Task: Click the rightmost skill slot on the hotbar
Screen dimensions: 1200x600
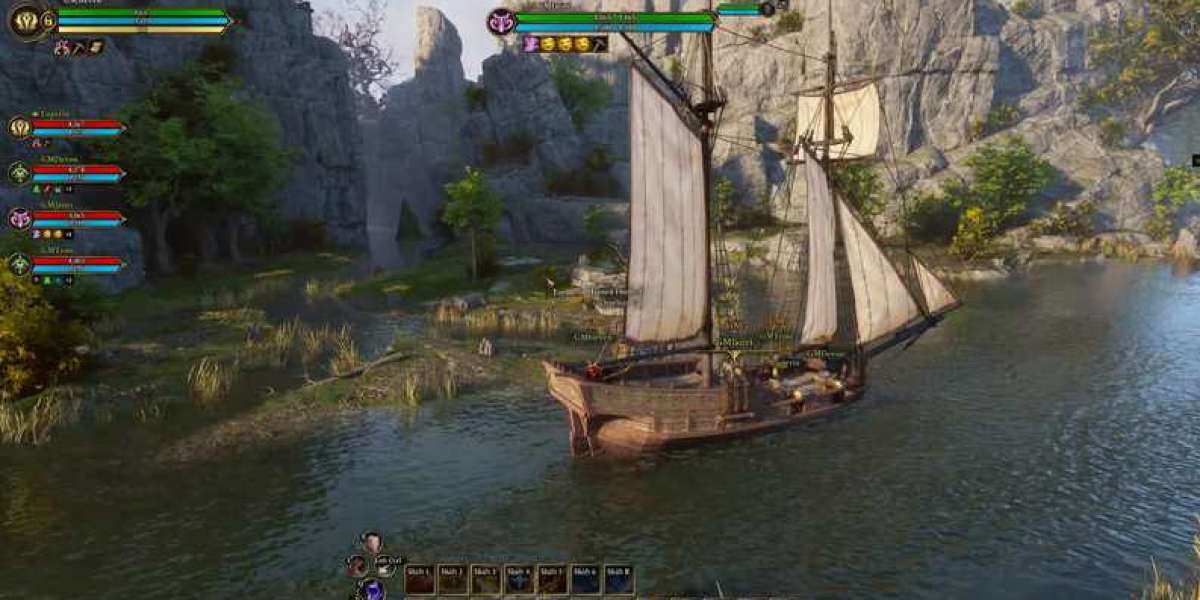Action: coord(618,579)
